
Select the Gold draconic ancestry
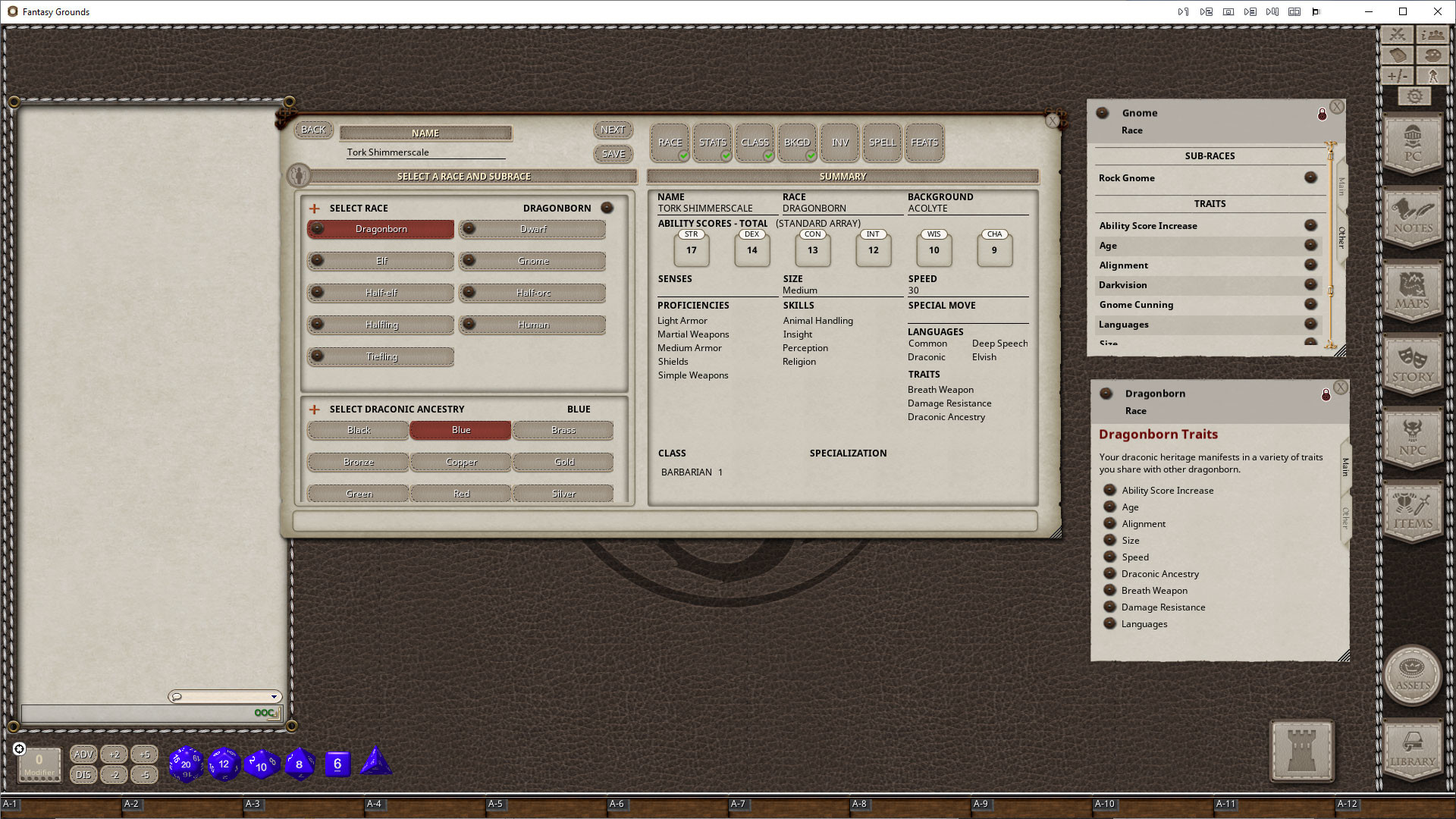pyautogui.click(x=563, y=462)
